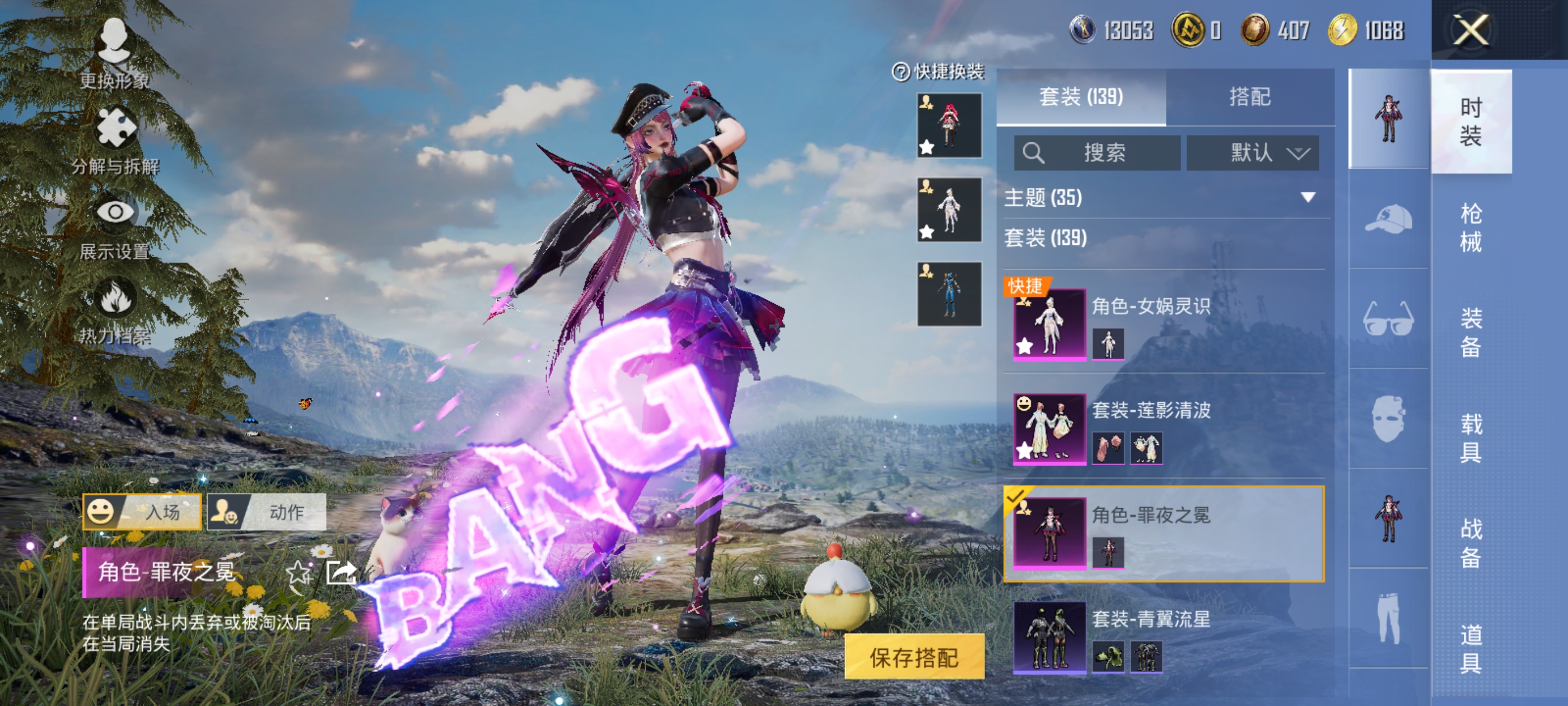The height and width of the screenshot is (706, 1568).
Task: Choose the baseball cap headwear category
Action: [x=1388, y=218]
